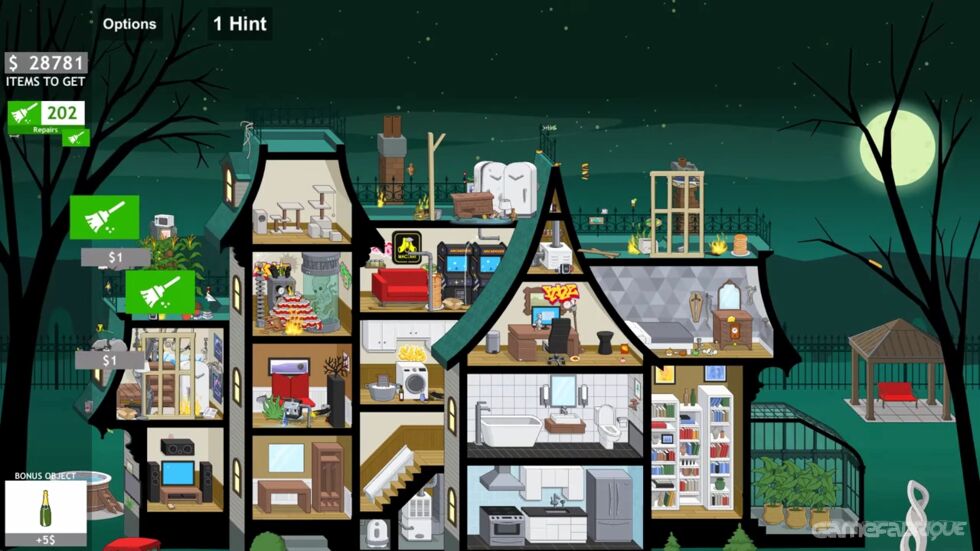Image resolution: width=980 pixels, height=551 pixels.
Task: Click the Repairs broom icon beside 202
Action: point(24,116)
